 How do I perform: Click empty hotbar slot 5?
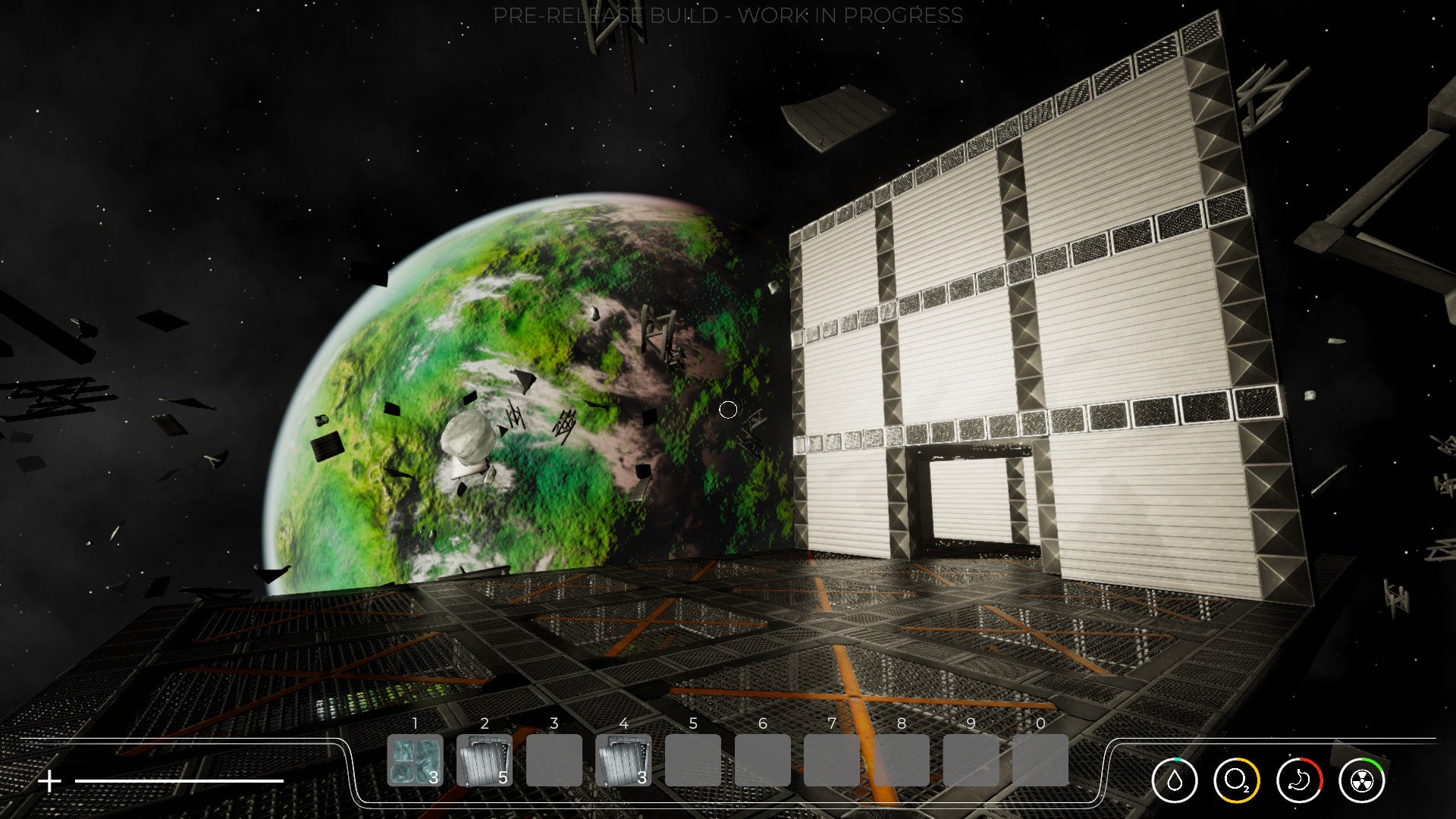[x=692, y=761]
